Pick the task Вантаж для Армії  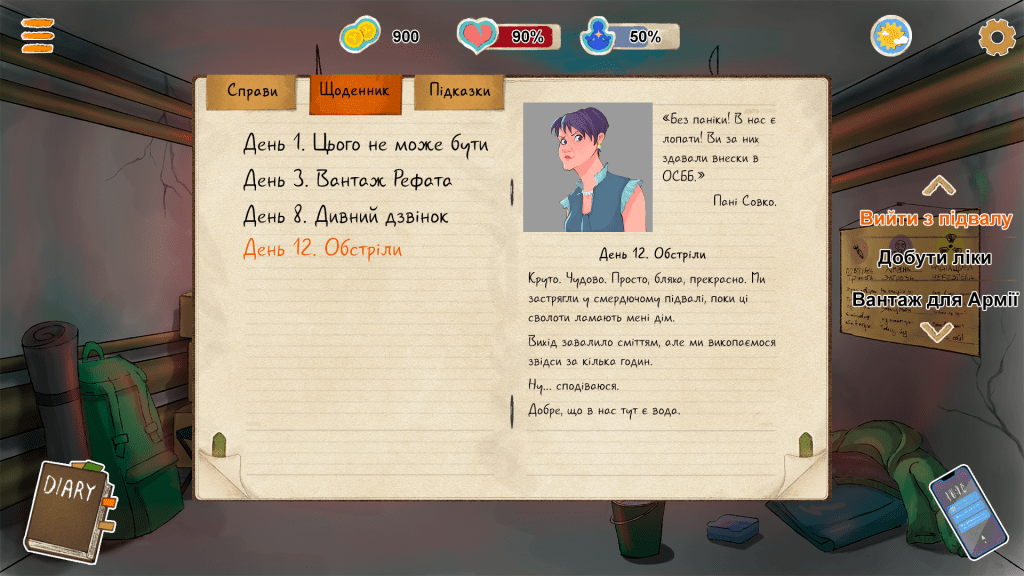(x=934, y=300)
